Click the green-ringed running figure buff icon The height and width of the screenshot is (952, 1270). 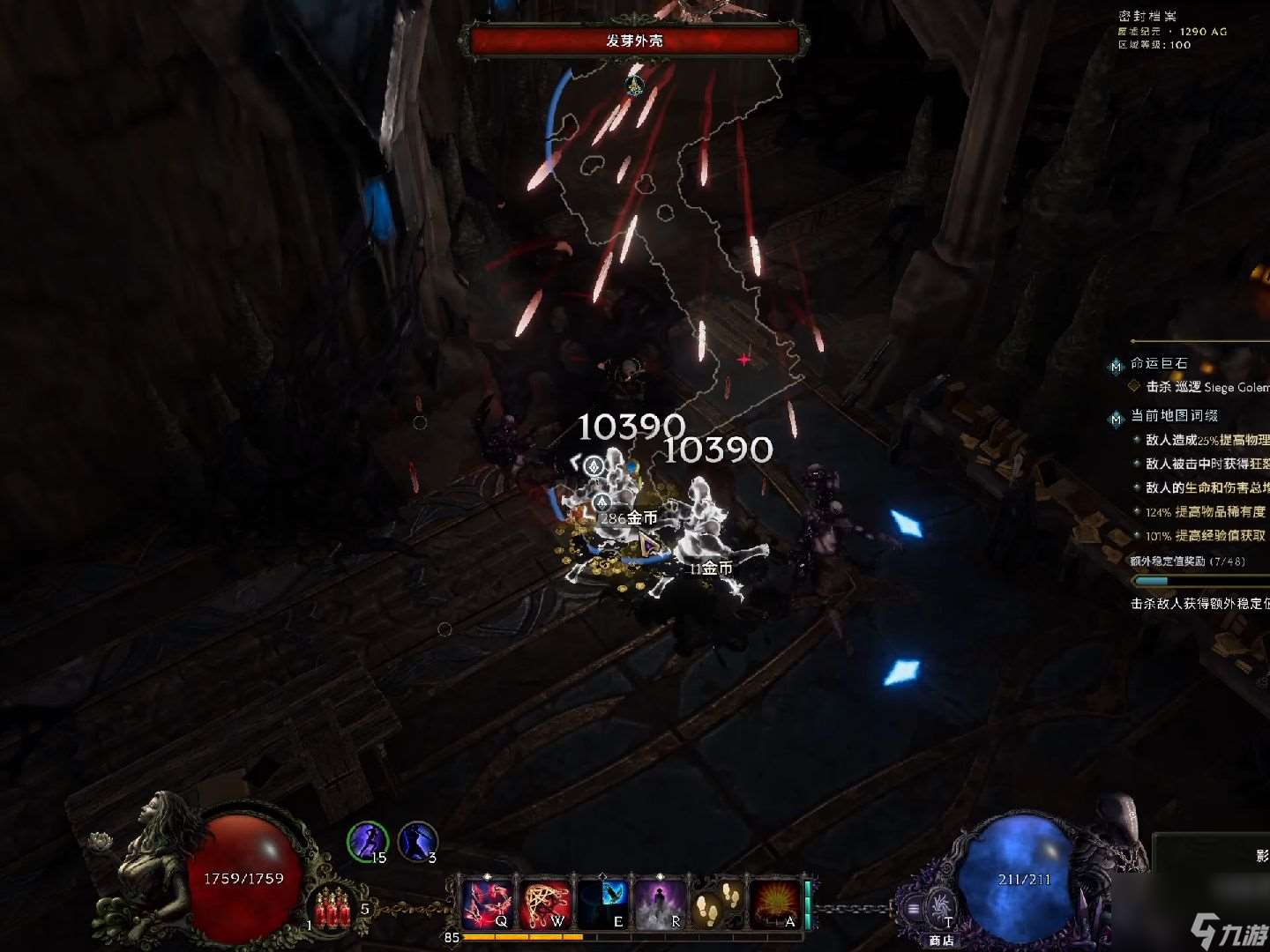367,841
